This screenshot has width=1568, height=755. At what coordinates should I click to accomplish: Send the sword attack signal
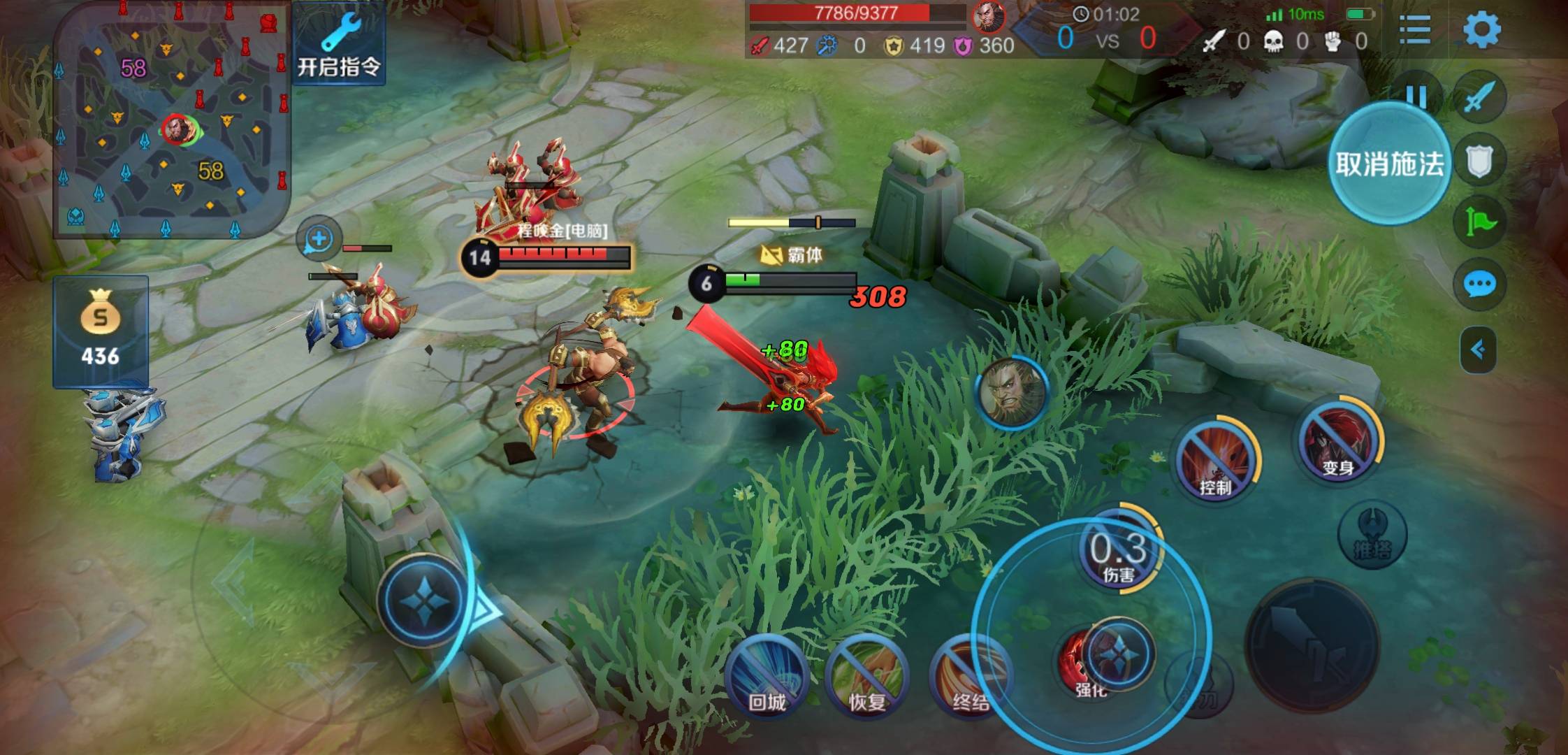coord(1479,98)
